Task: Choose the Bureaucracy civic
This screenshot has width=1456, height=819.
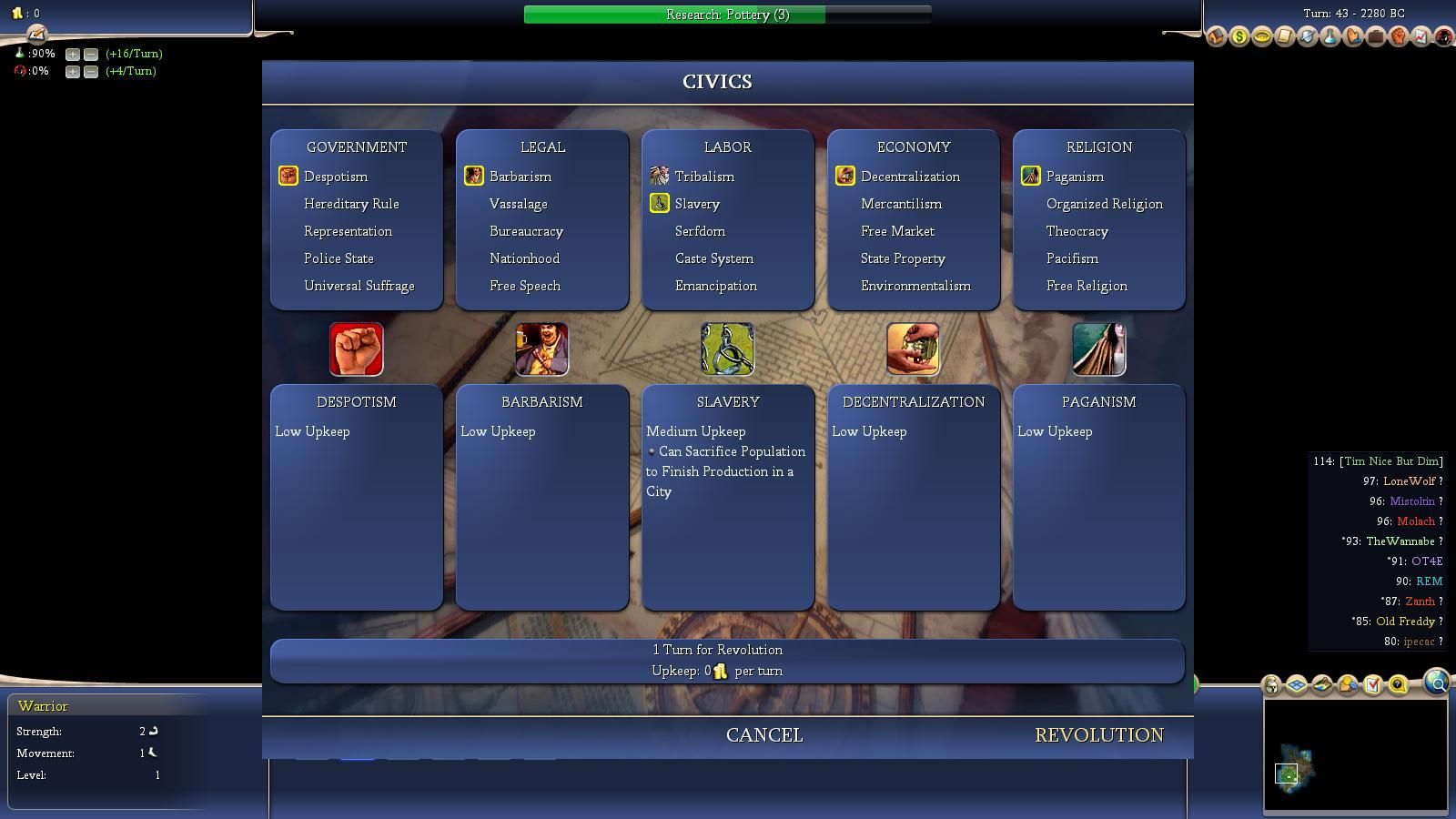Action: pyautogui.click(x=526, y=231)
